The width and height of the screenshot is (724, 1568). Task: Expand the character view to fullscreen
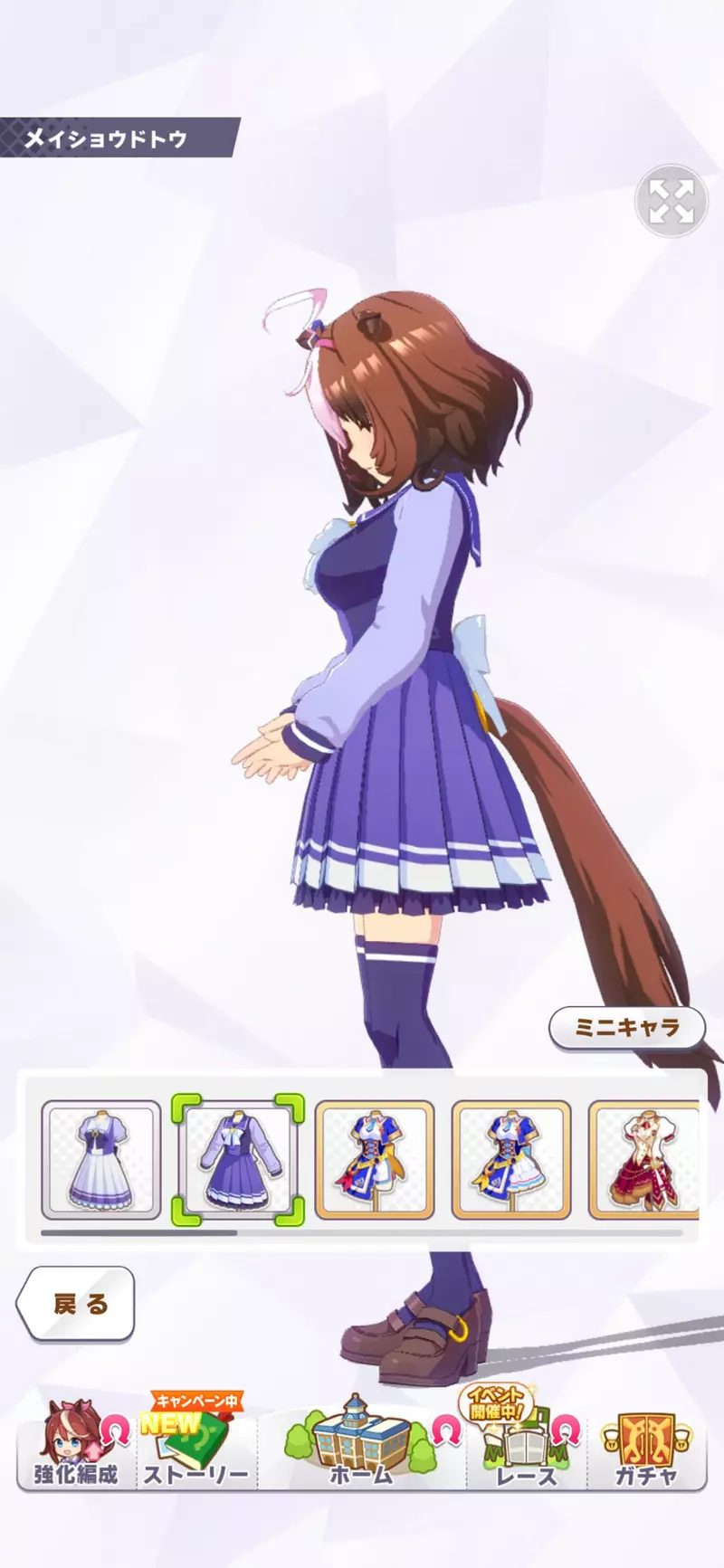coord(671,201)
